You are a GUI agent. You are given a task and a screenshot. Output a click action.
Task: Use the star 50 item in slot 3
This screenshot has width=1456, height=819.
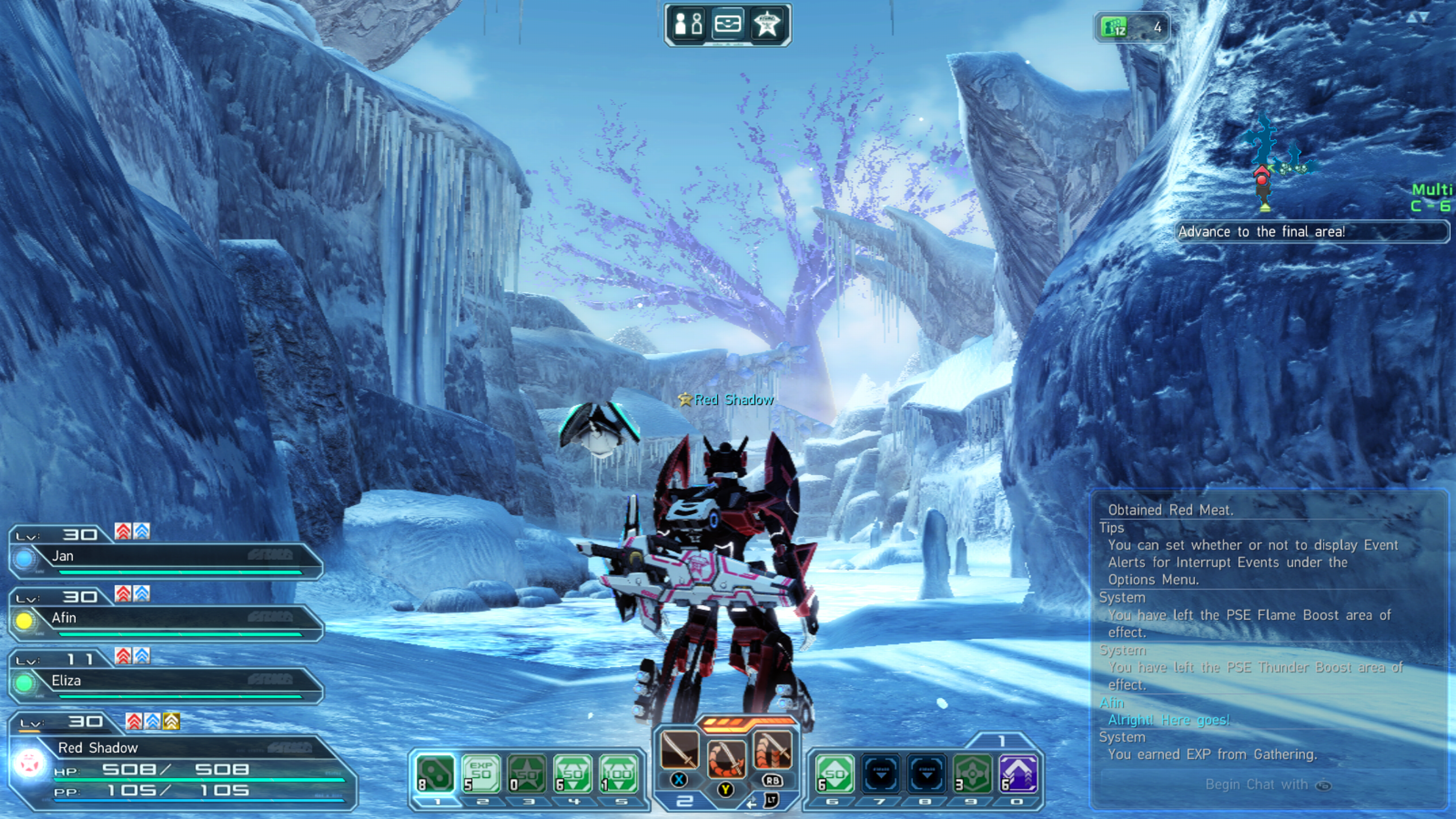tap(527, 774)
